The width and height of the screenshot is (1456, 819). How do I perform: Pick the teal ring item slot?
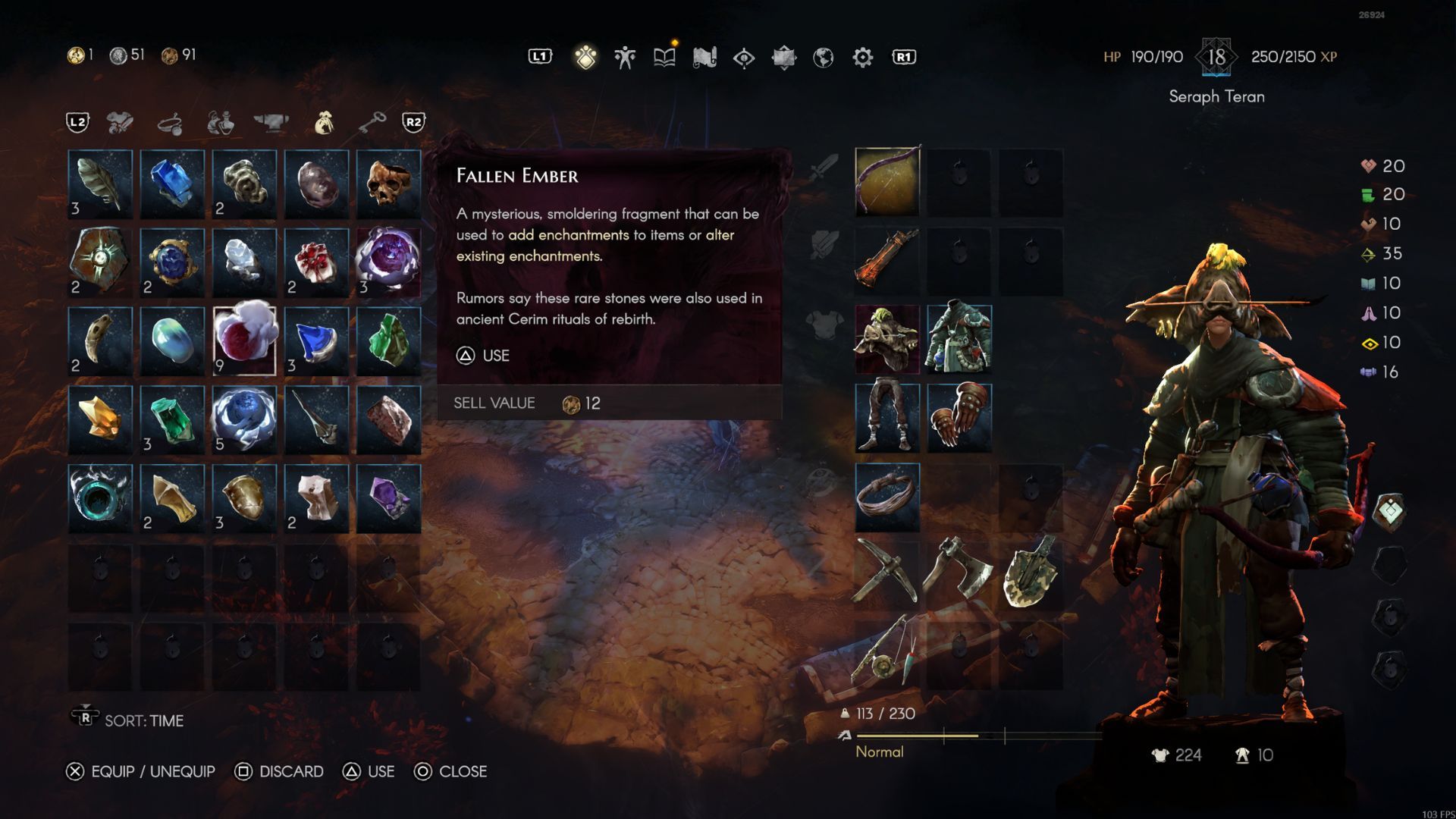100,498
